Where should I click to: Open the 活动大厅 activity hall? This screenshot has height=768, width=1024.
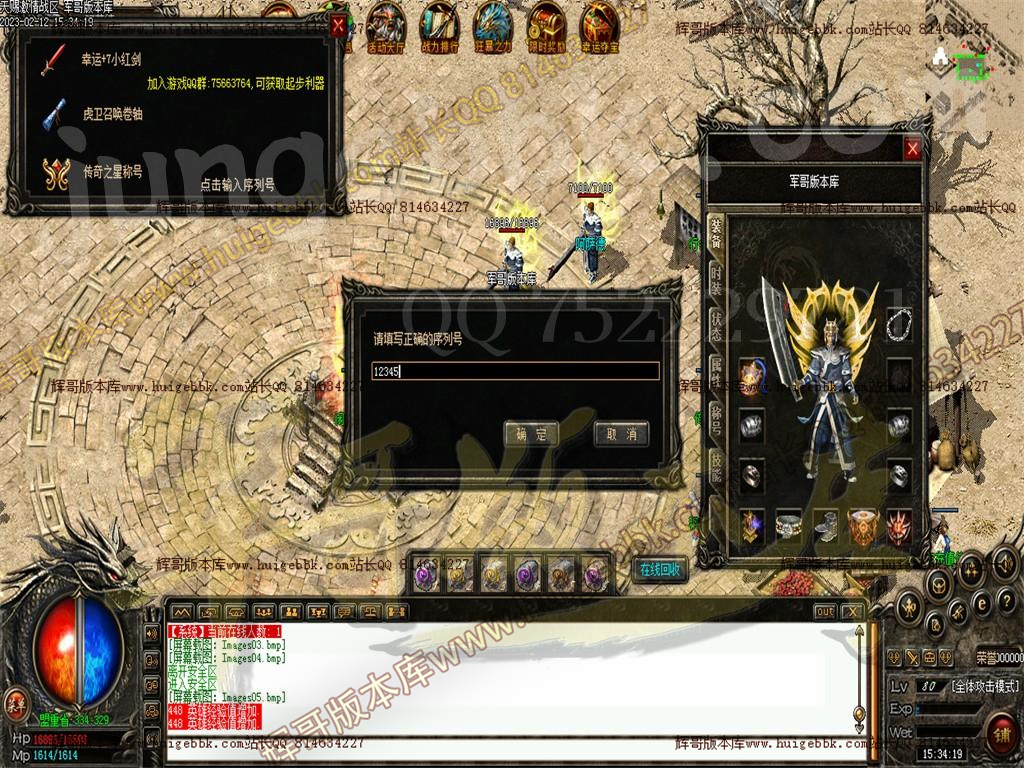[x=386, y=24]
